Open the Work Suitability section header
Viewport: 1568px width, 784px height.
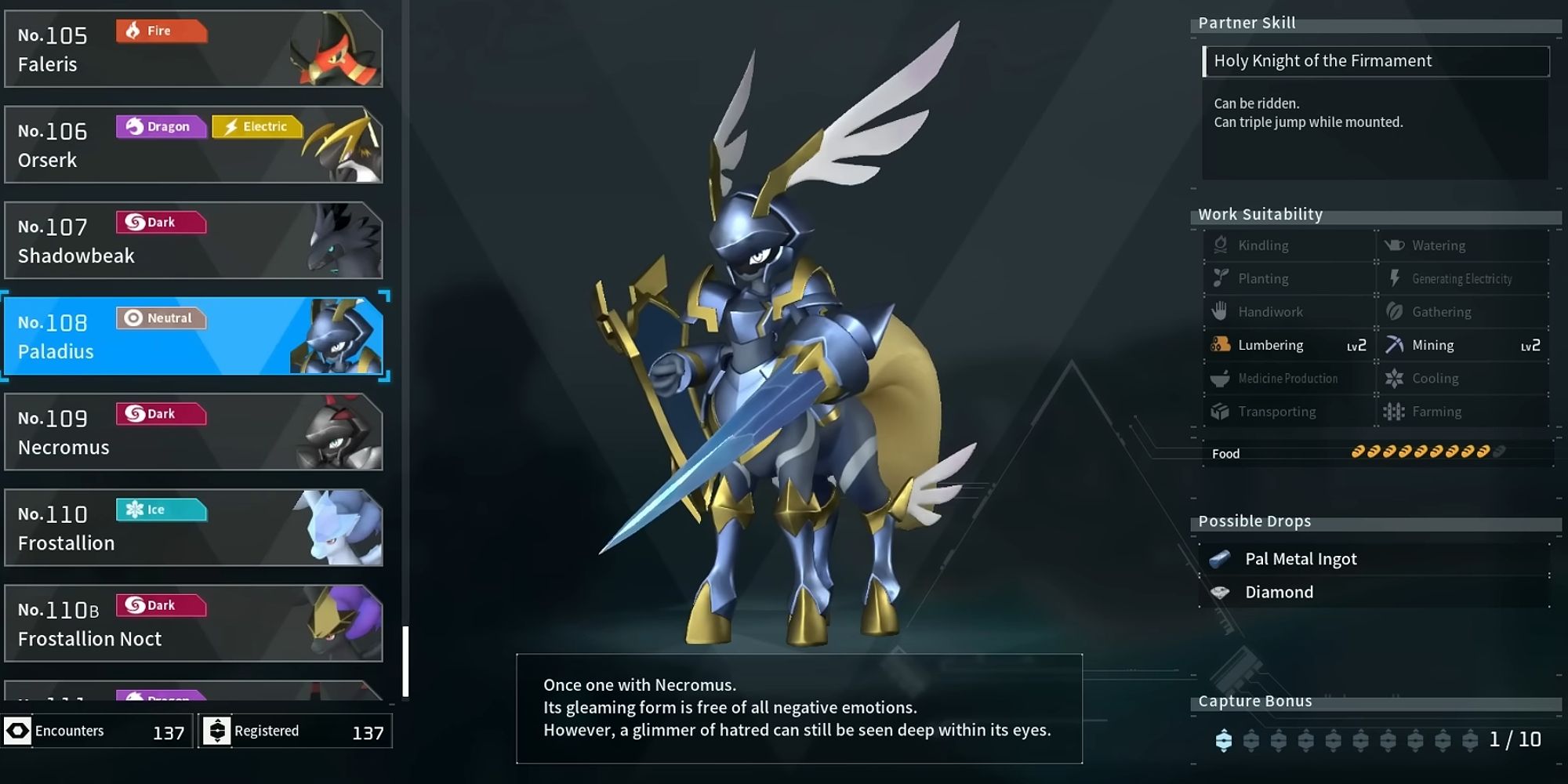point(1260,214)
